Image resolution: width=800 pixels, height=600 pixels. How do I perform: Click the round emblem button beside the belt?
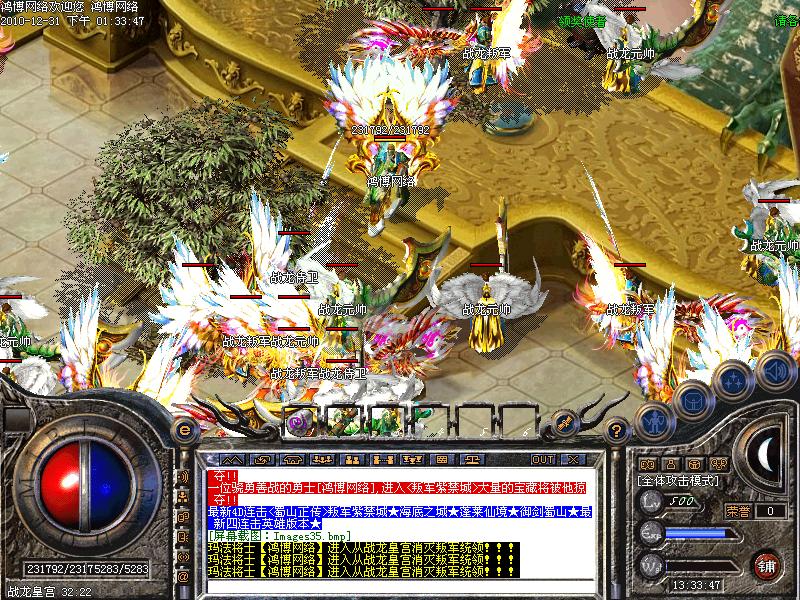(566, 422)
